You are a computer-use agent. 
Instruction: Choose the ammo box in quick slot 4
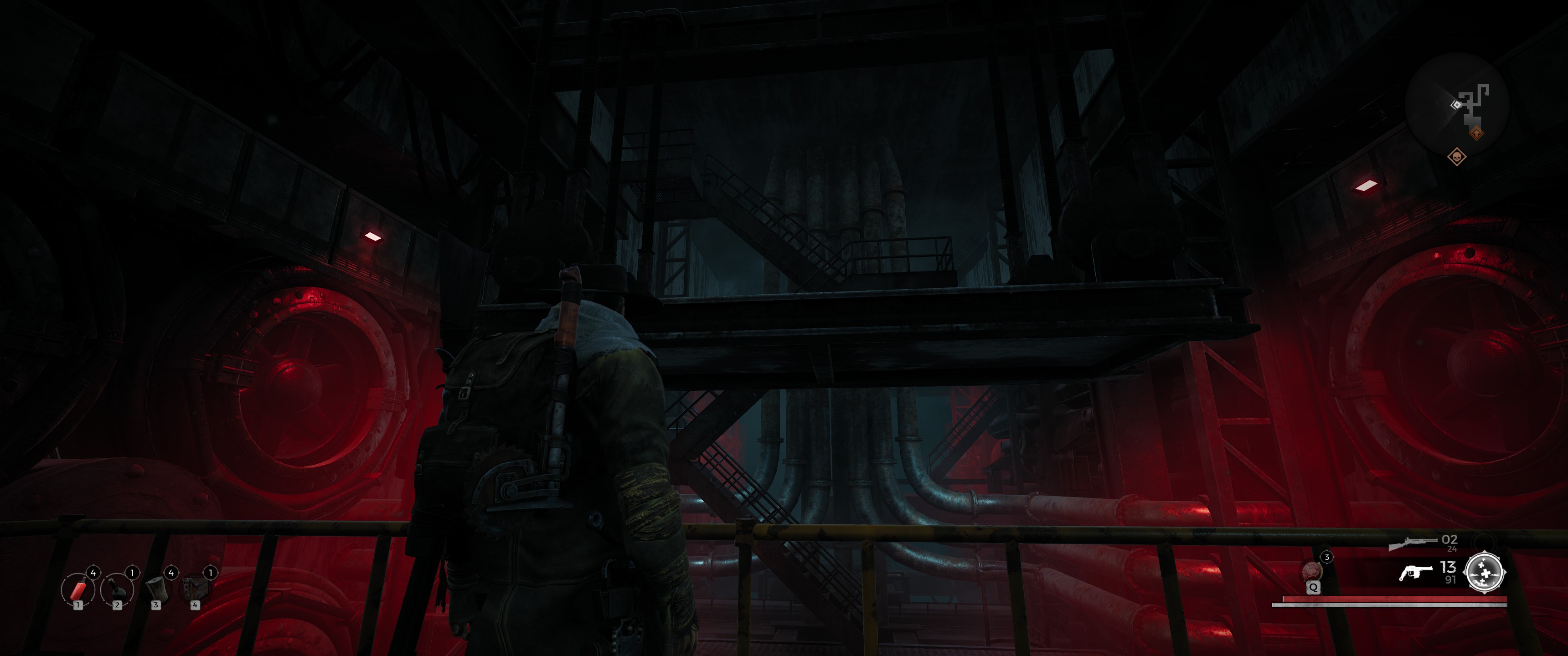(195, 589)
